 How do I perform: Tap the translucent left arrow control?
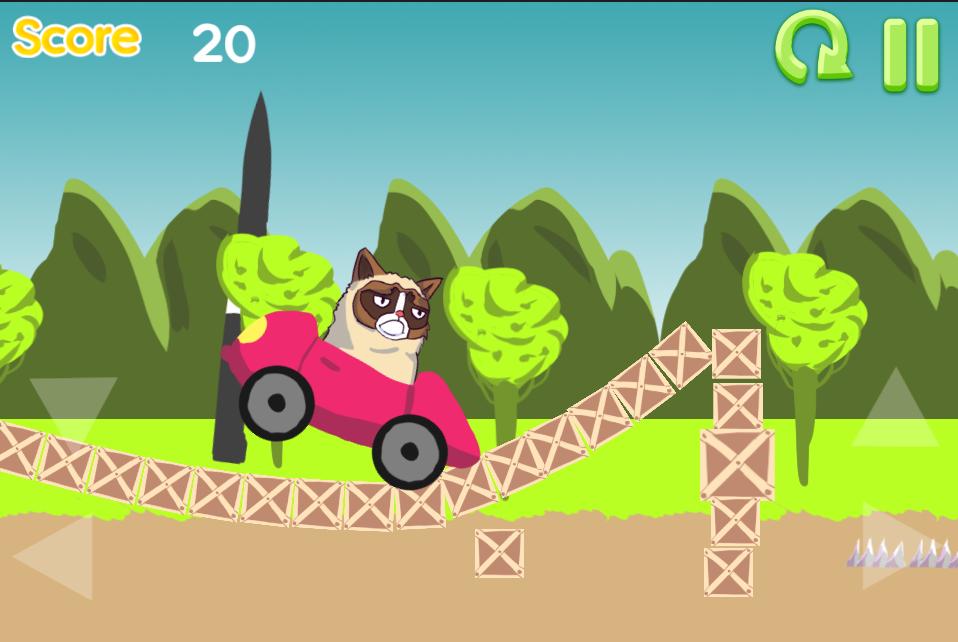click(58, 555)
